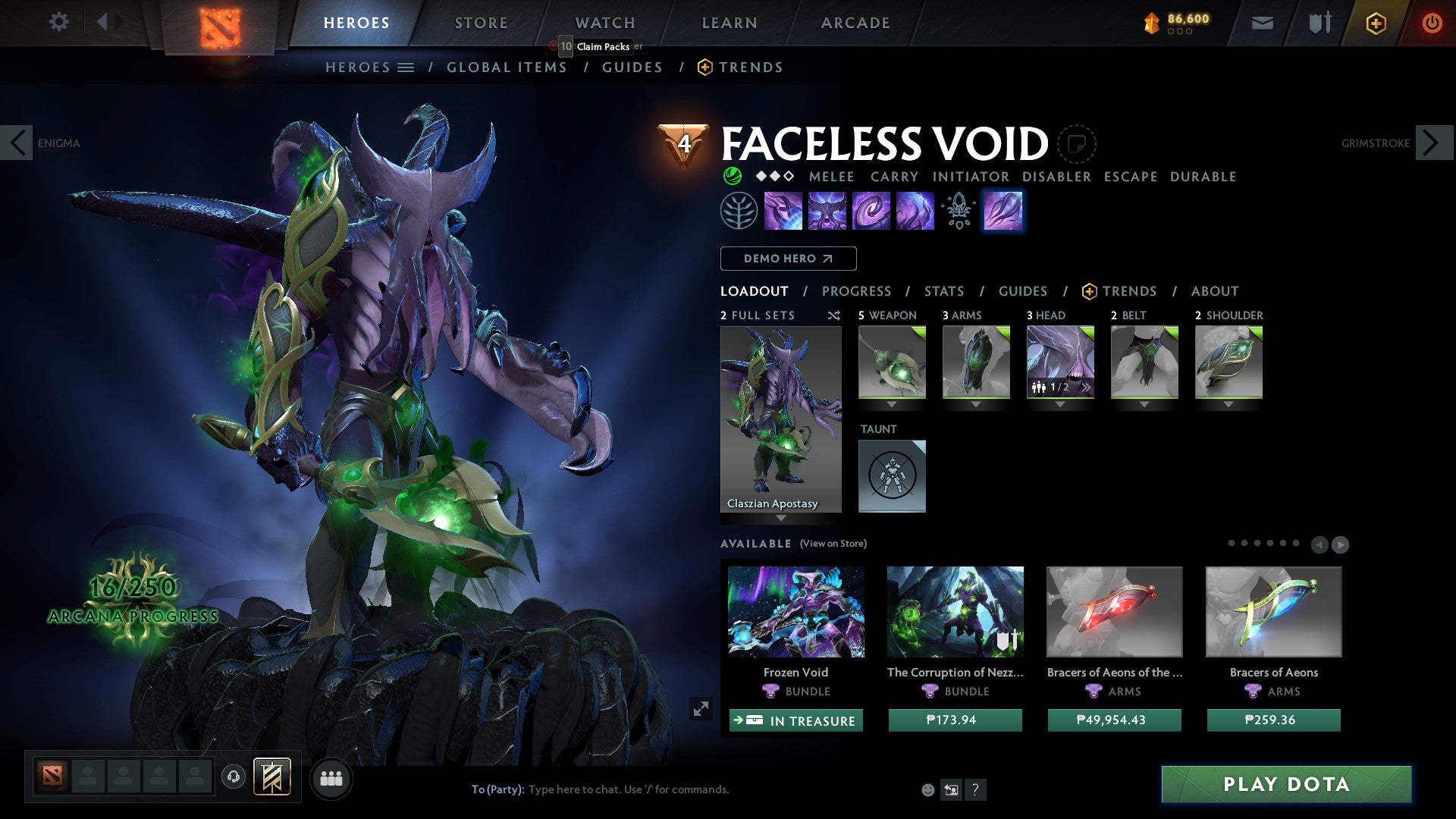Advance head style variant with double-arrow
The height and width of the screenshot is (819, 1456).
pyautogui.click(x=1087, y=388)
